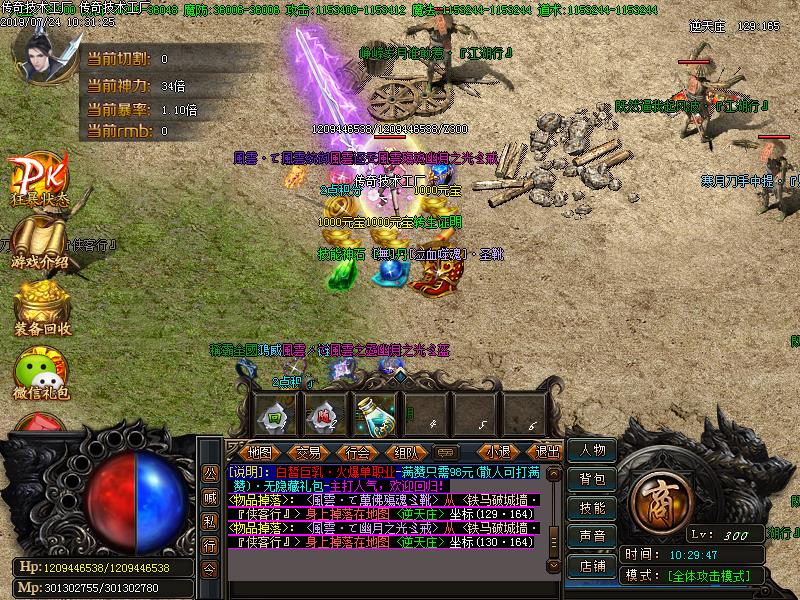
Task: Open 装备回收 gold pot icon
Action: (x=41, y=305)
